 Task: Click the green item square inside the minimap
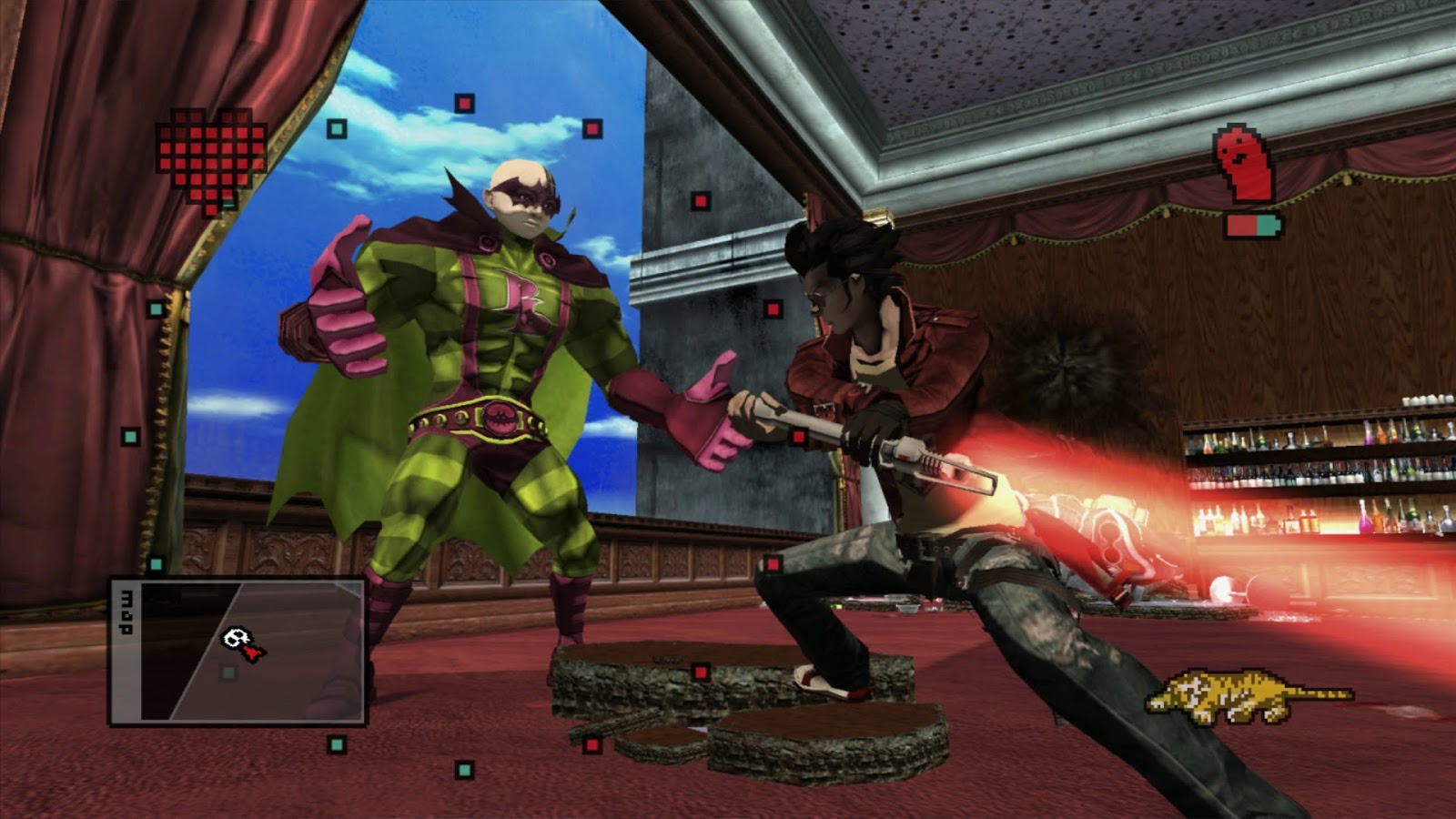click(228, 672)
